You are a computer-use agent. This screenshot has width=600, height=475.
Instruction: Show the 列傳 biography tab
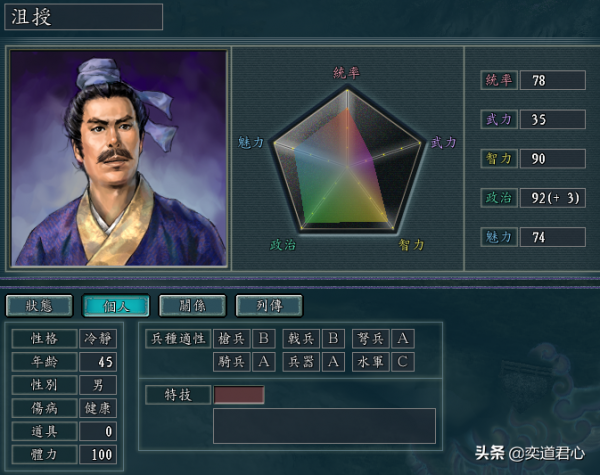(x=268, y=305)
